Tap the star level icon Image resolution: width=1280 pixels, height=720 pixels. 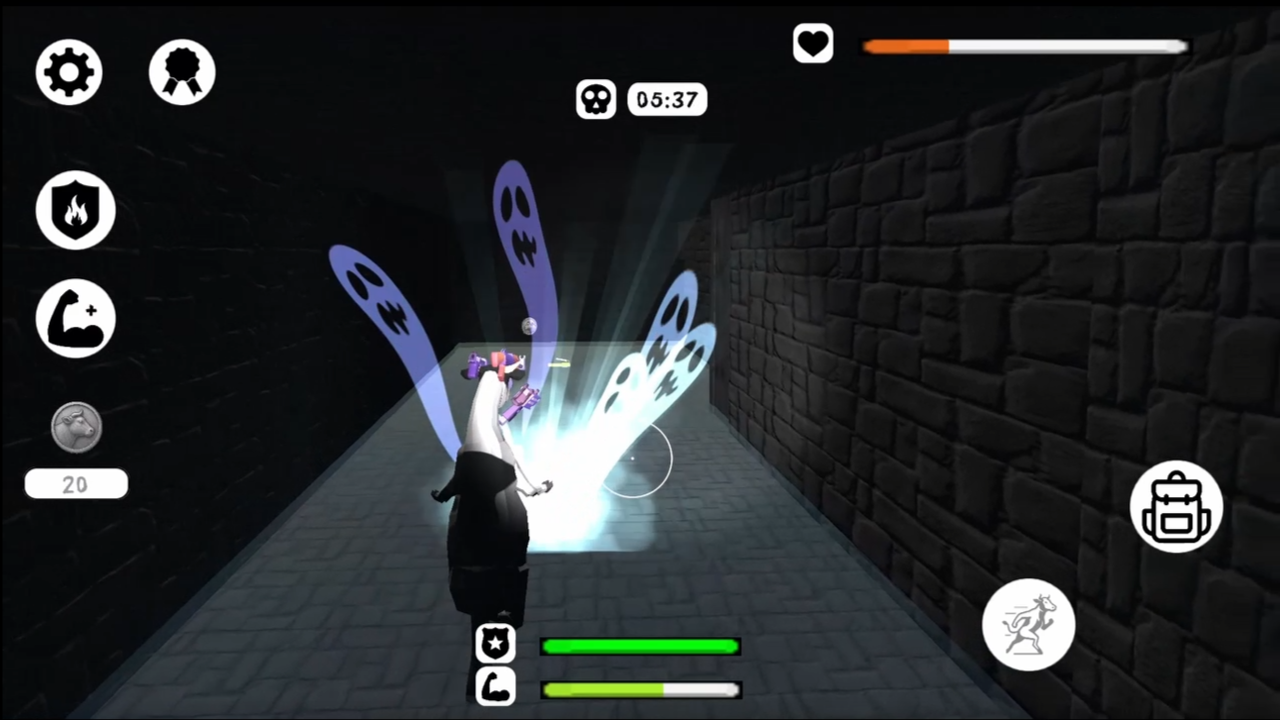496,644
